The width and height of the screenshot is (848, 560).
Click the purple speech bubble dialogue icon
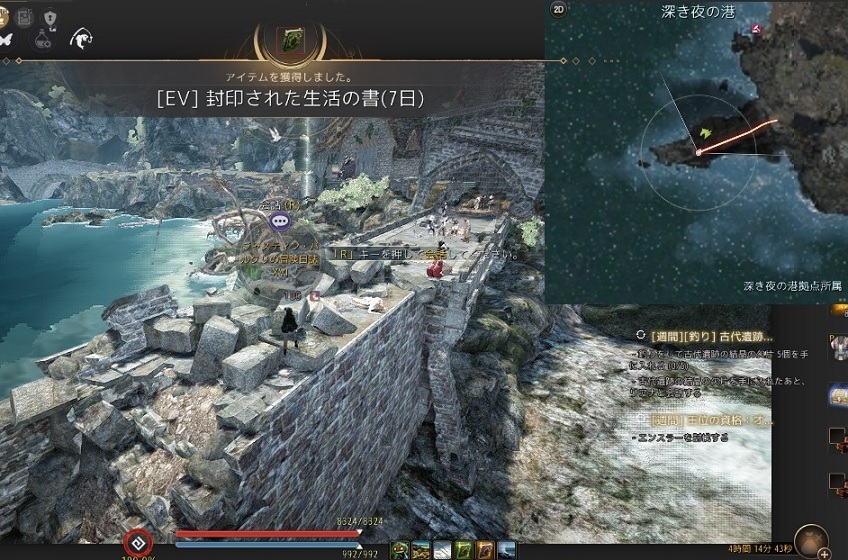280,220
